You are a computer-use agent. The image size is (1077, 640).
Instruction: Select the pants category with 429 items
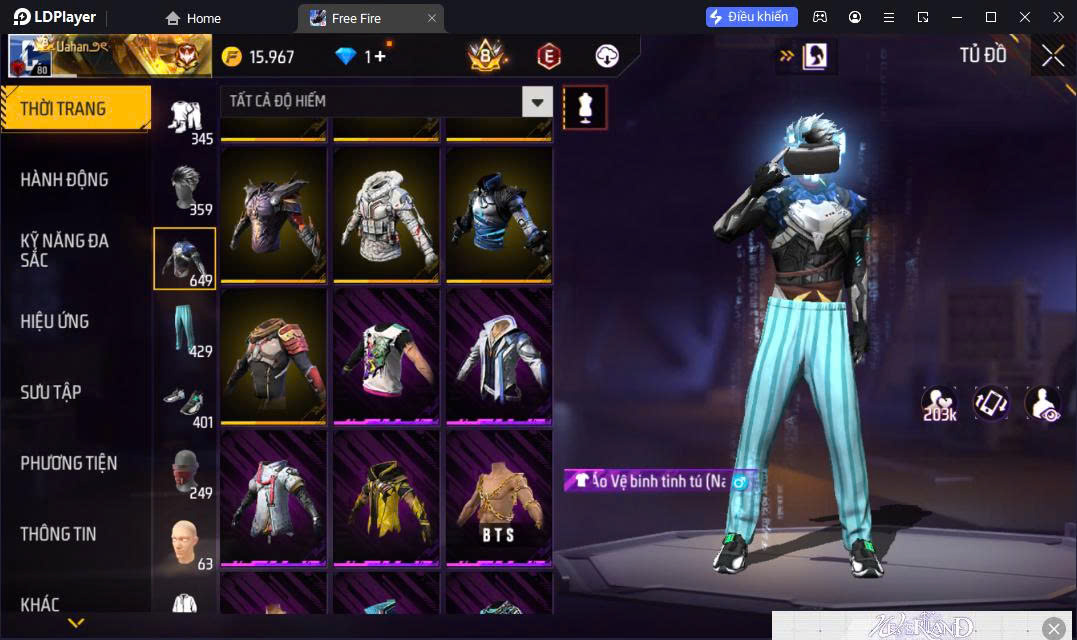tap(186, 330)
